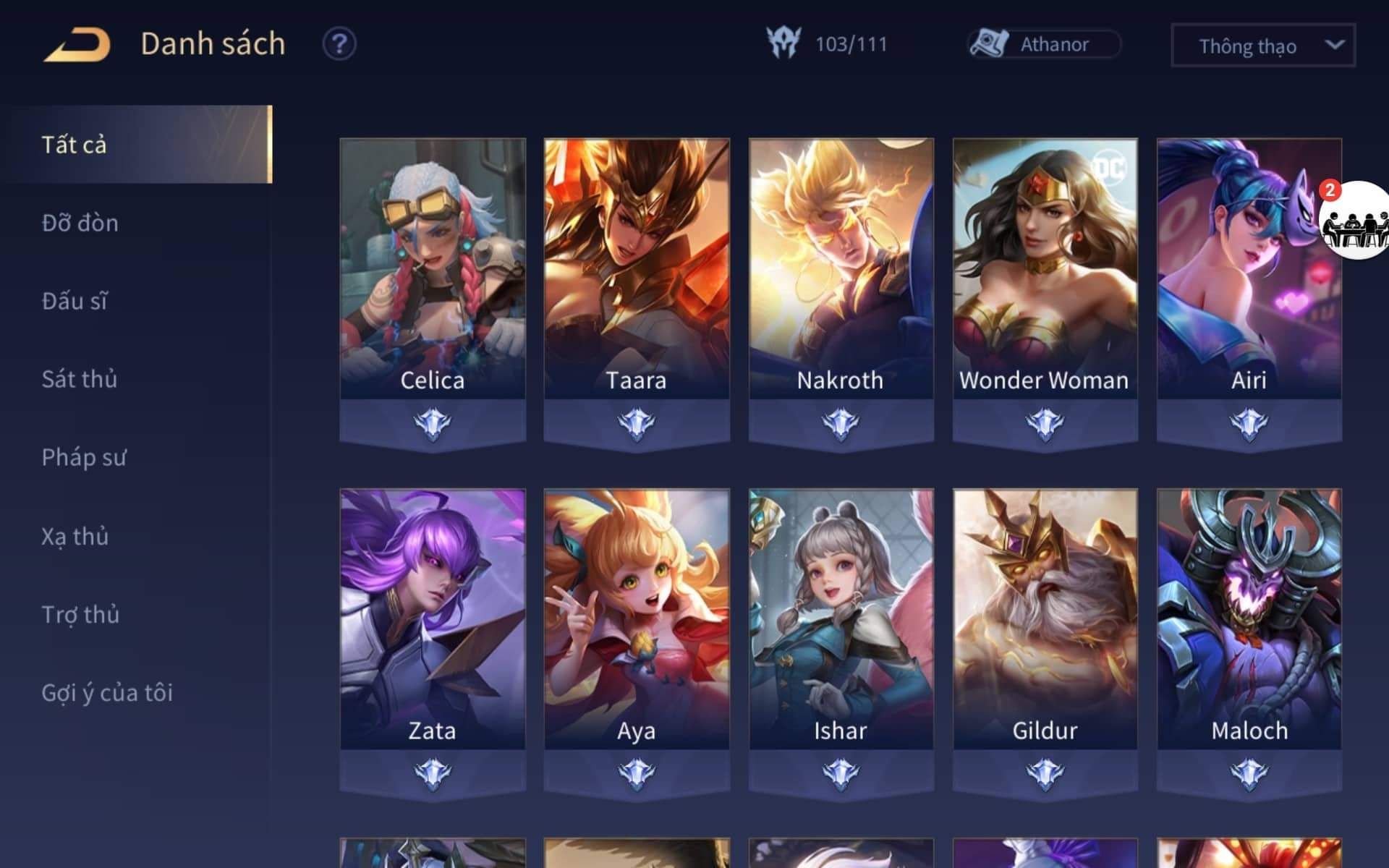Expand the Thông thạo sort dropdown
The height and width of the screenshot is (868, 1389).
pos(1262,46)
